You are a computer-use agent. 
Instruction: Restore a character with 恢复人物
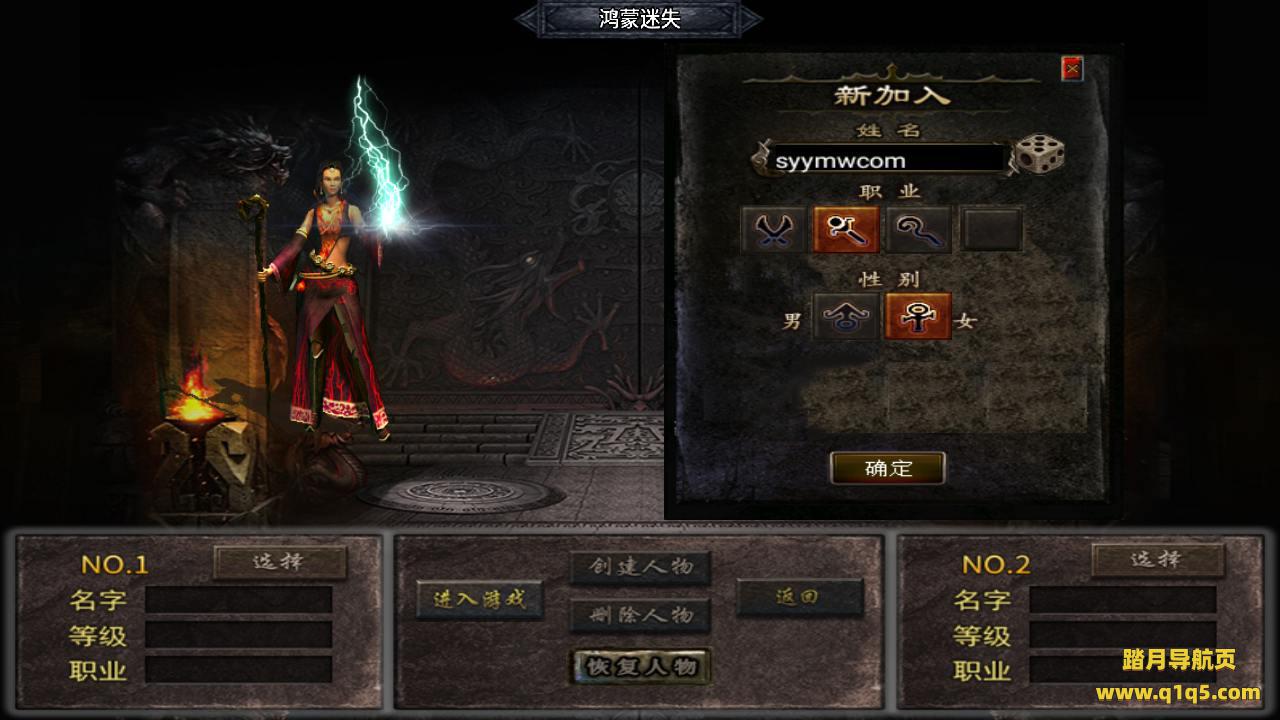[x=640, y=667]
